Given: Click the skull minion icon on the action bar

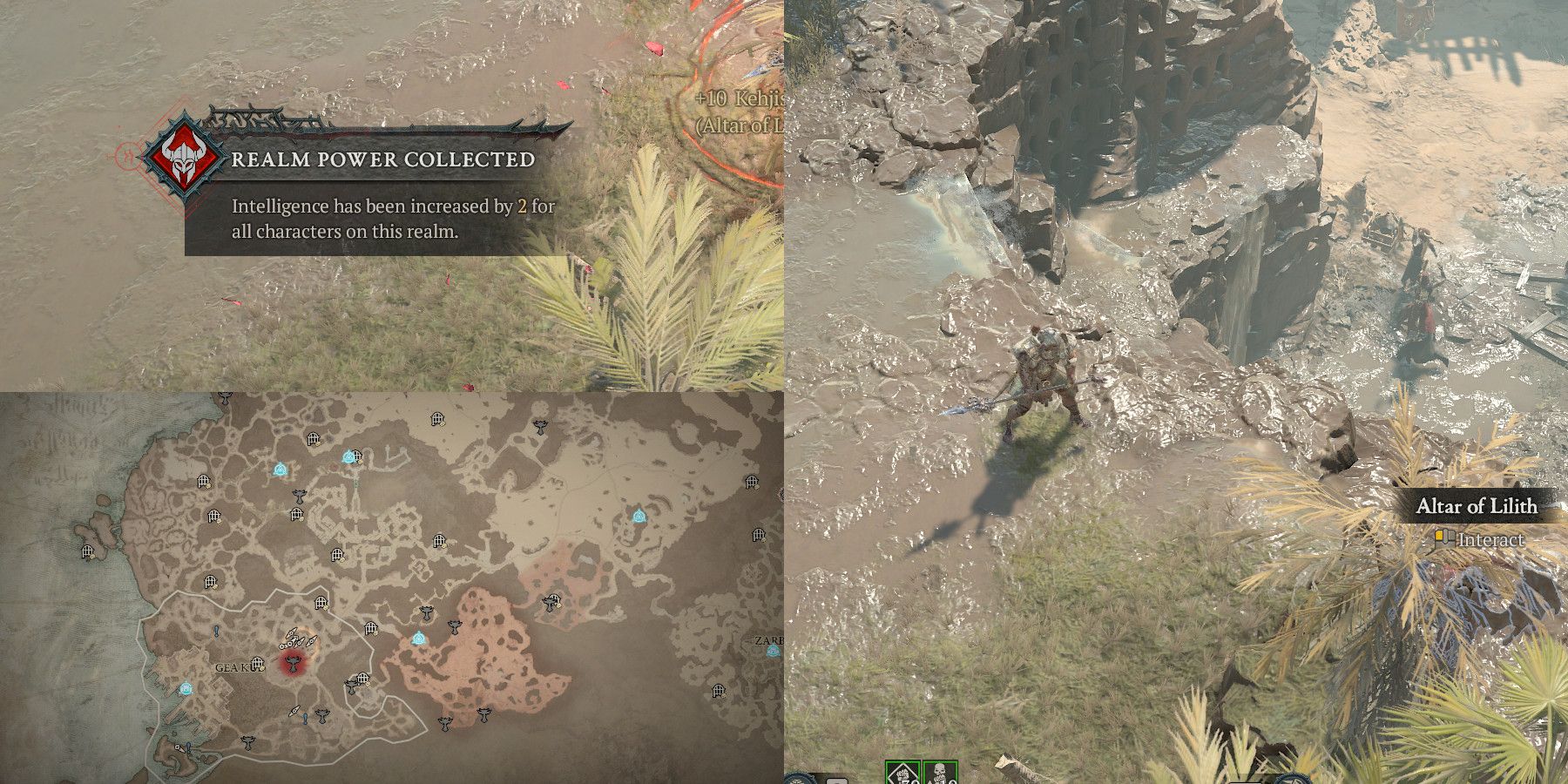Looking at the screenshot, I should pyautogui.click(x=939, y=772).
